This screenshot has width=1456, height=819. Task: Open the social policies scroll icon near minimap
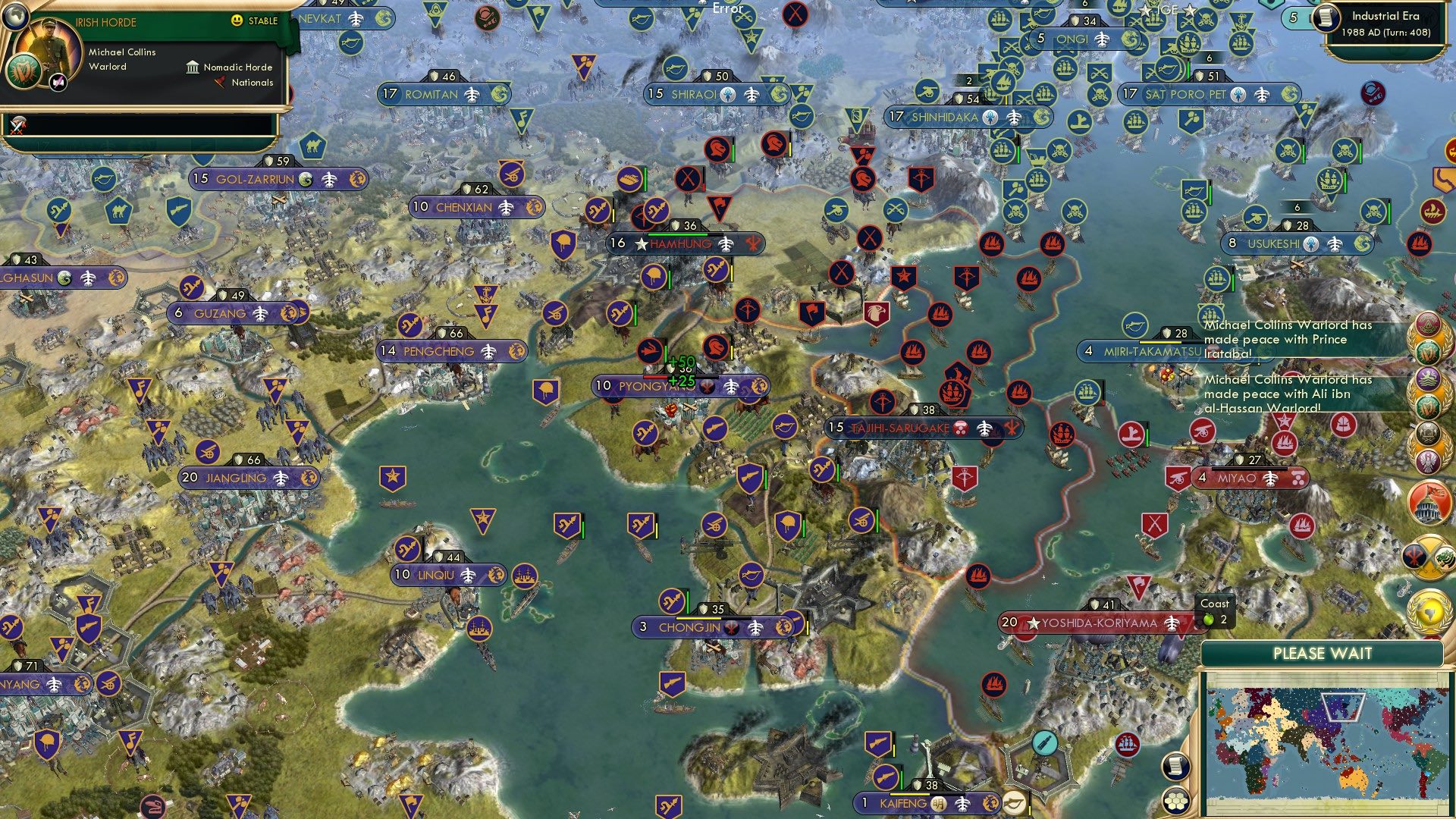click(1175, 767)
